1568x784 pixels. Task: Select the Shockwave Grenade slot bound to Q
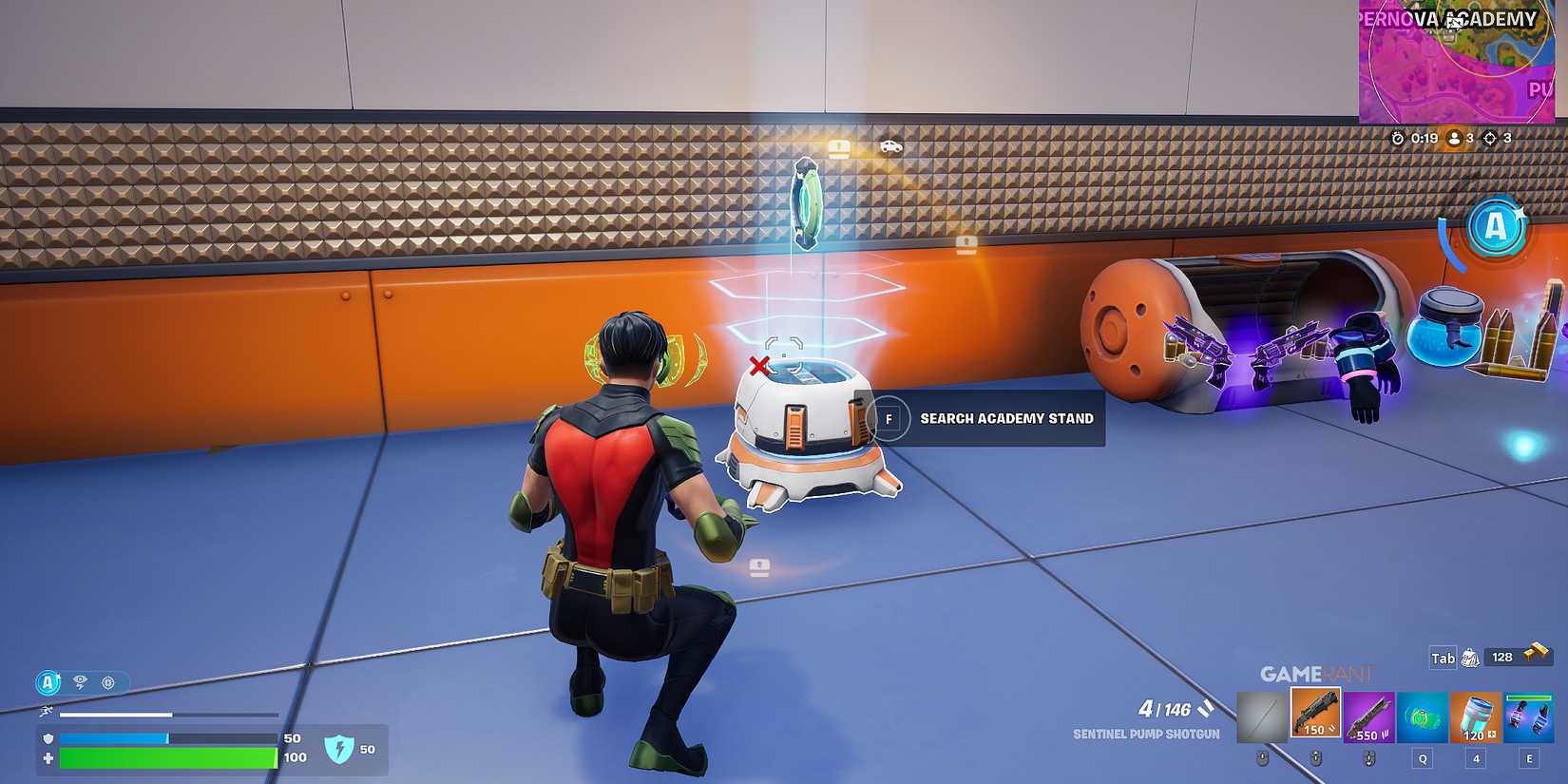(1421, 715)
